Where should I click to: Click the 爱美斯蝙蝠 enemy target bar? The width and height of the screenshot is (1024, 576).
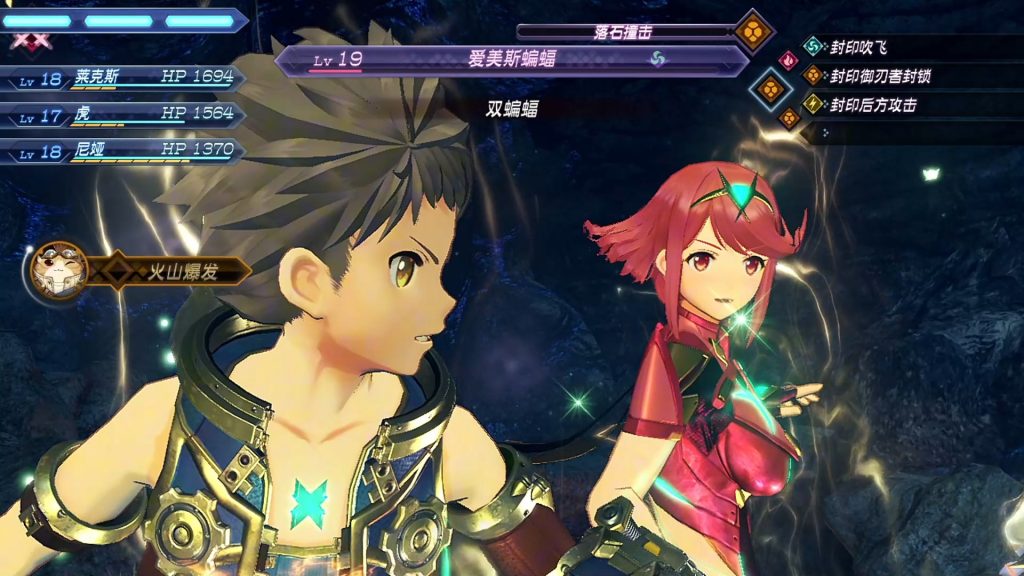pos(510,59)
